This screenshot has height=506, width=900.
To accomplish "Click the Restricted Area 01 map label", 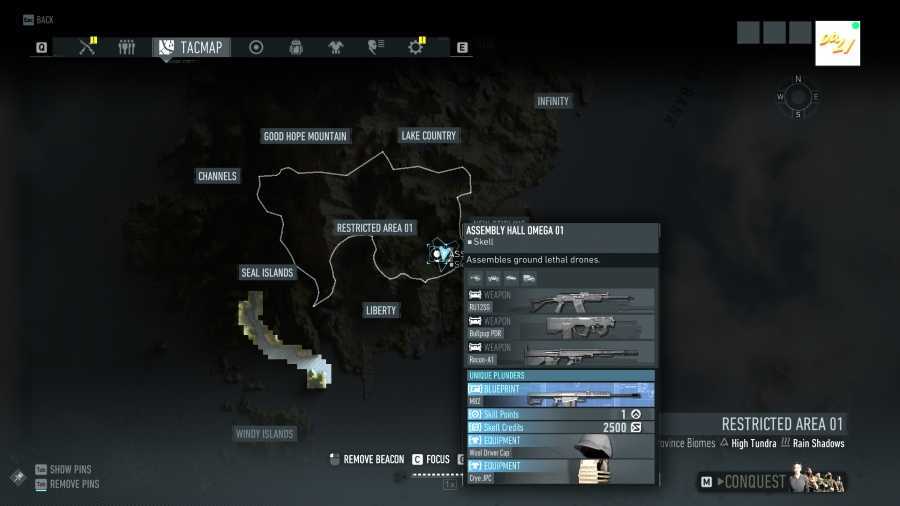I will click(x=375, y=228).
